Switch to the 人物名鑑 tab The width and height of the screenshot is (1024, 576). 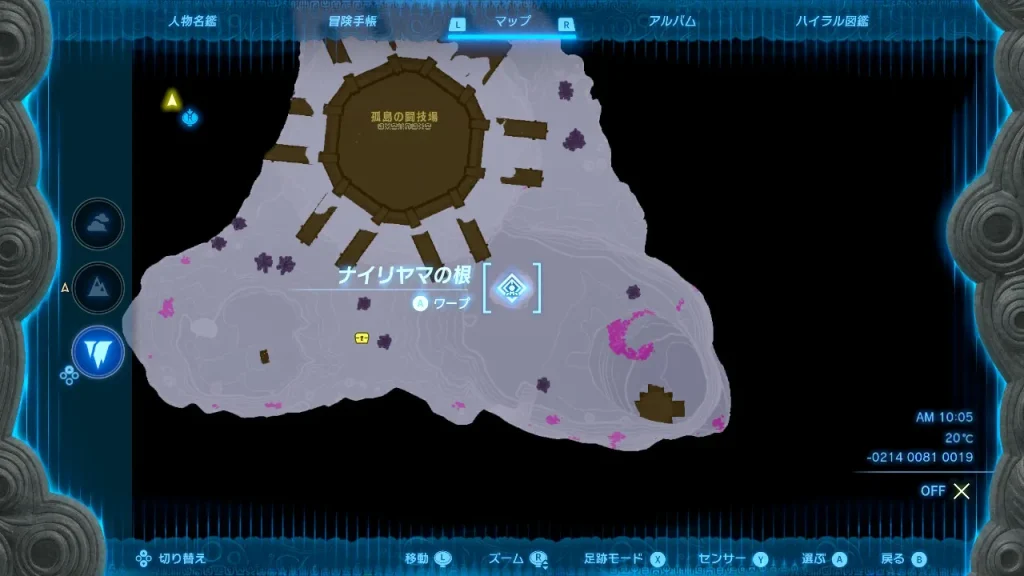pos(195,21)
